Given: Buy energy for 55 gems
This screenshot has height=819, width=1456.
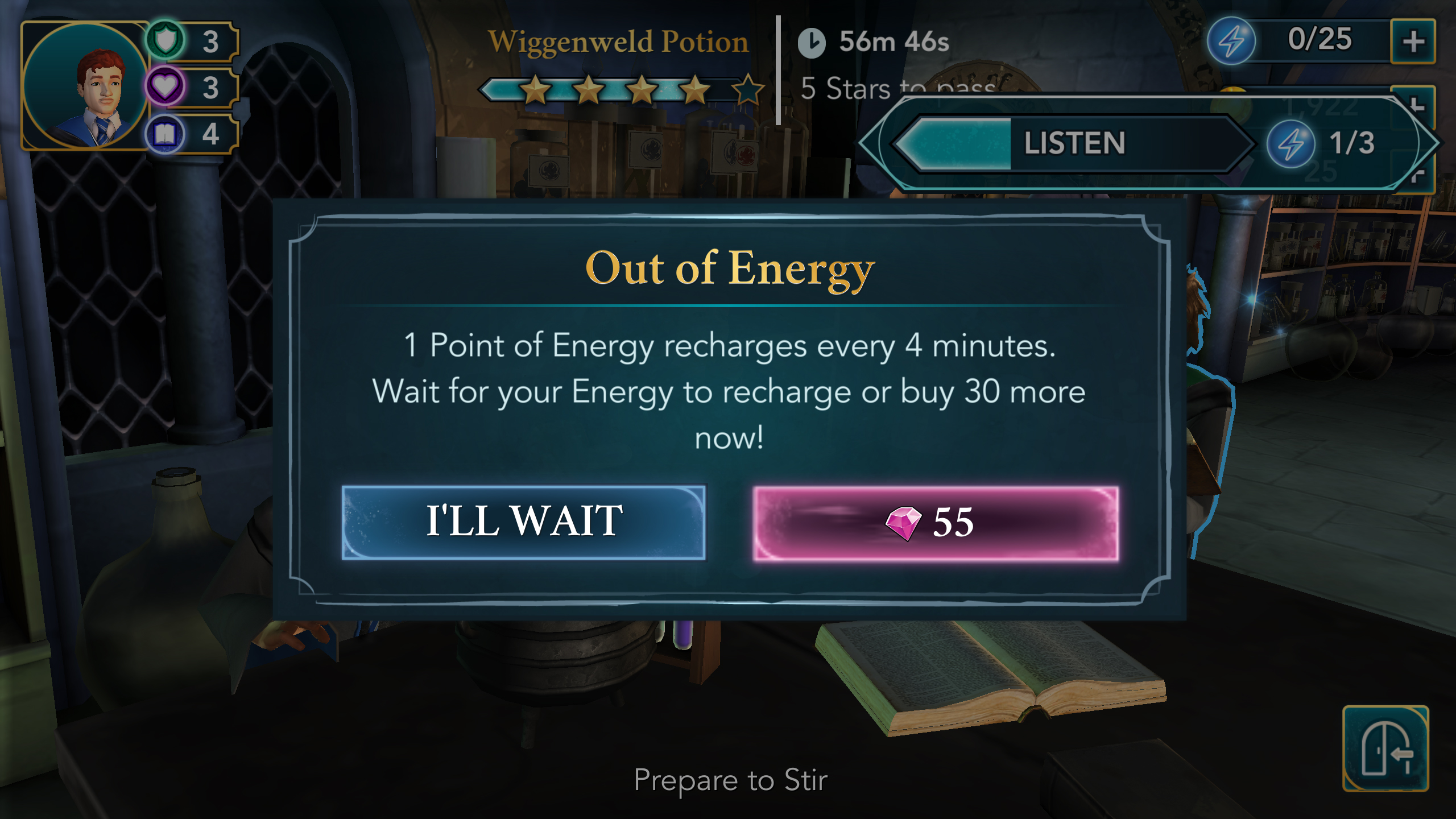Looking at the screenshot, I should (x=936, y=523).
